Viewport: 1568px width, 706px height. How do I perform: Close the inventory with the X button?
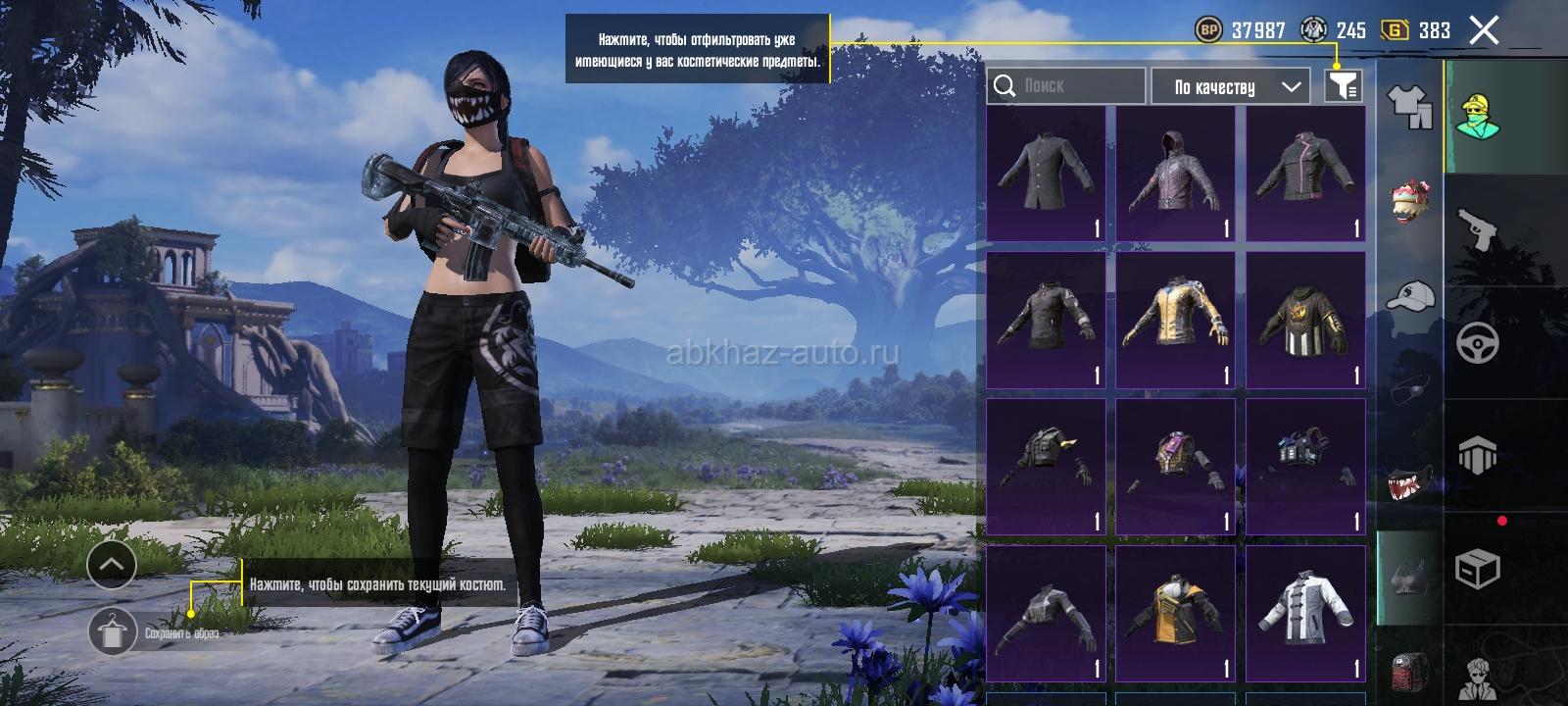coord(1484,30)
